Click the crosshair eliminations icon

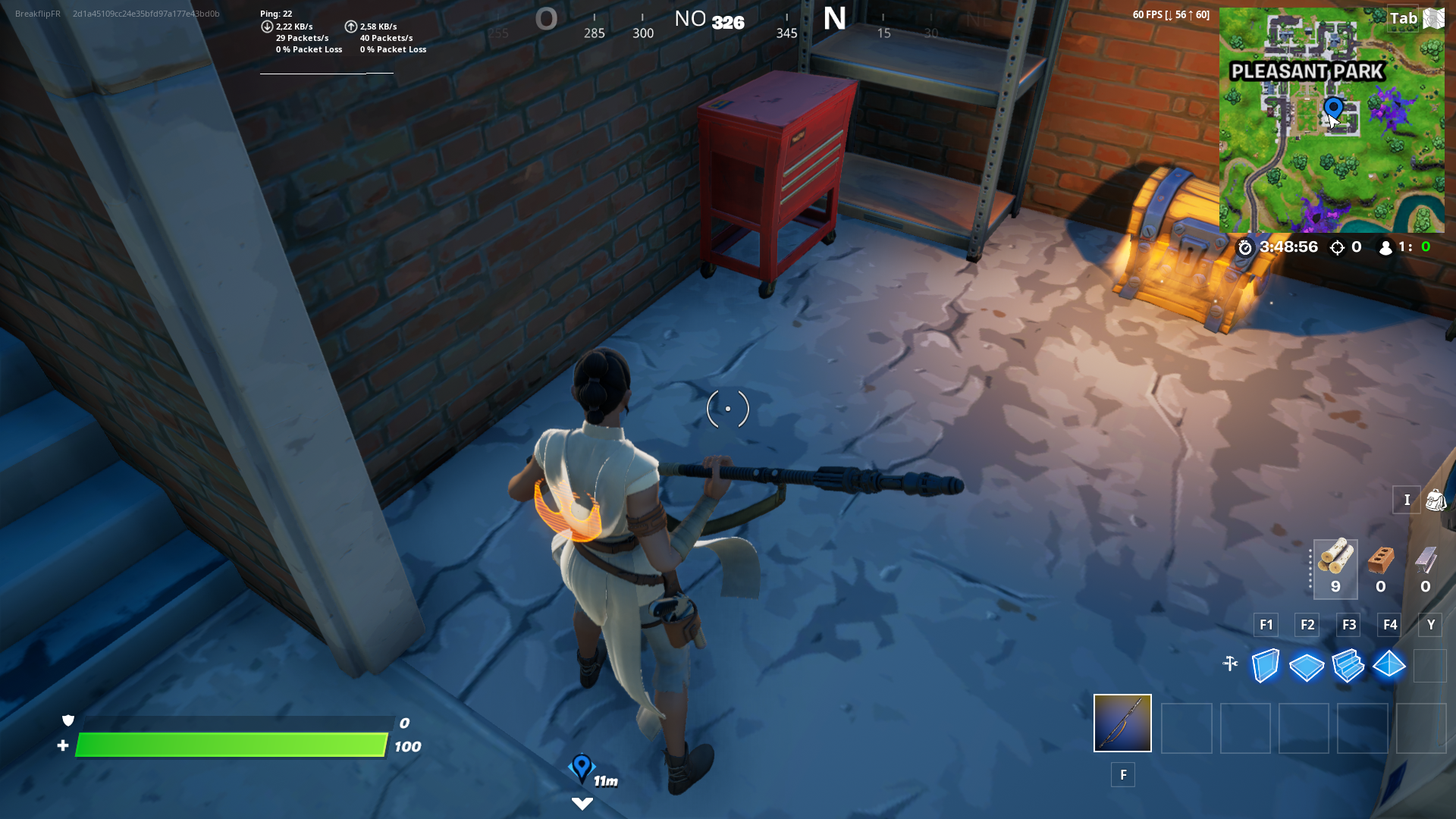(1335, 247)
